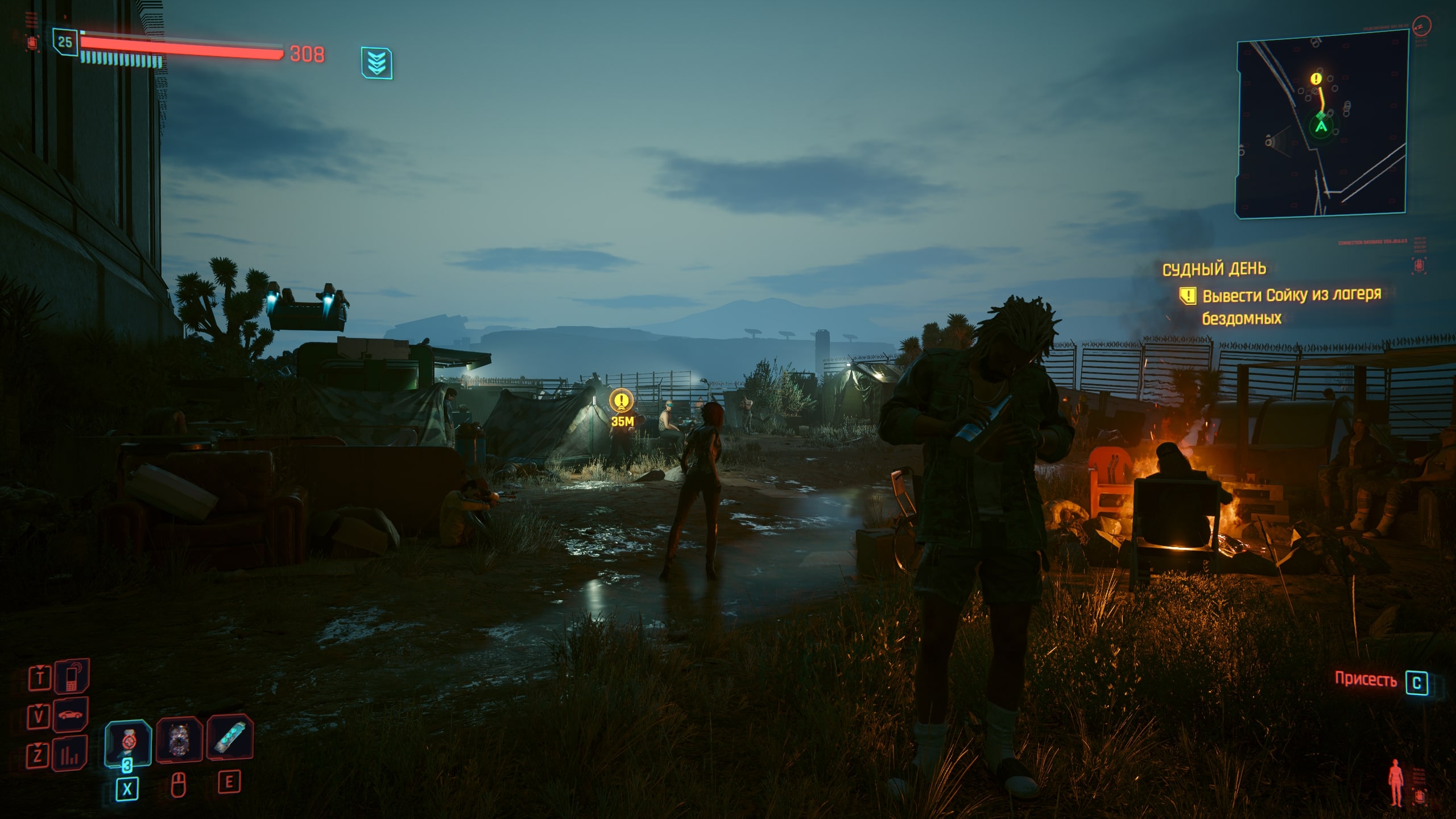
Task: Open the tracked quest 'Судный день'
Action: (x=1214, y=268)
